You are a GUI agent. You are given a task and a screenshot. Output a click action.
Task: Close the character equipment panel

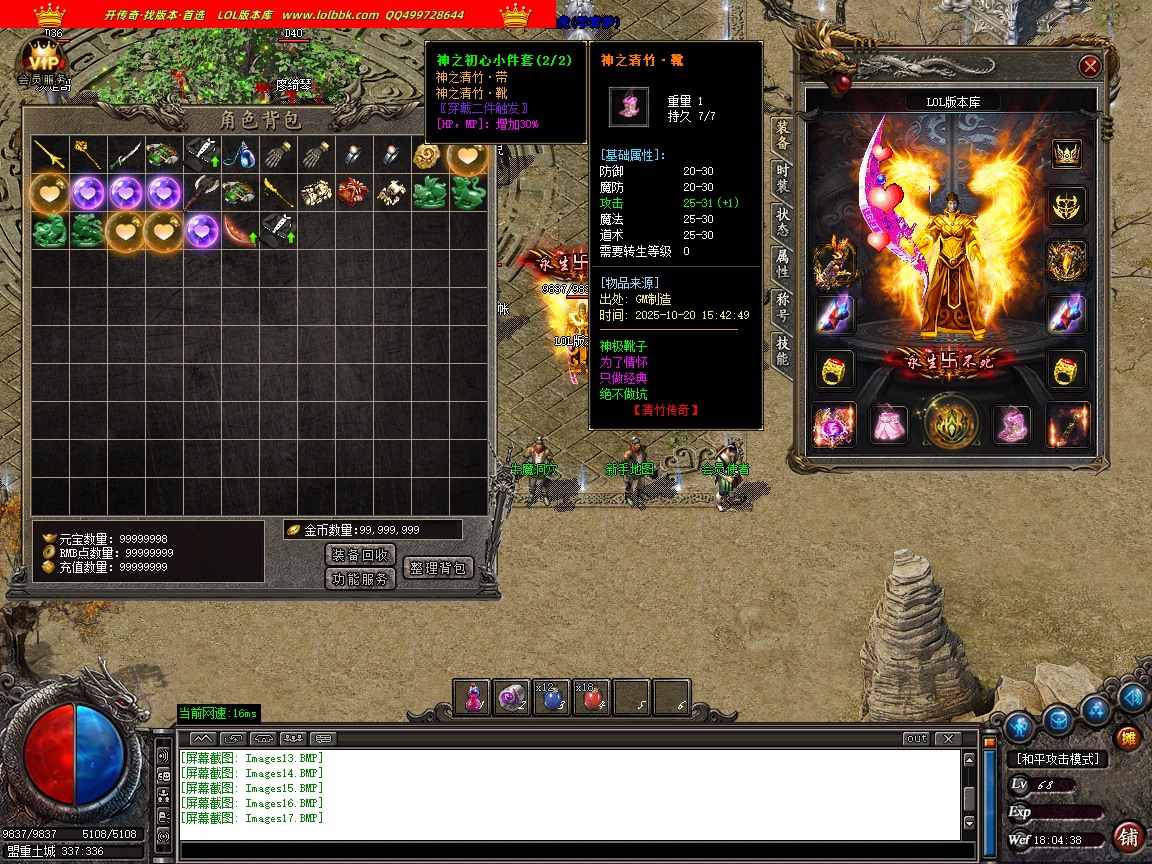[x=1090, y=67]
